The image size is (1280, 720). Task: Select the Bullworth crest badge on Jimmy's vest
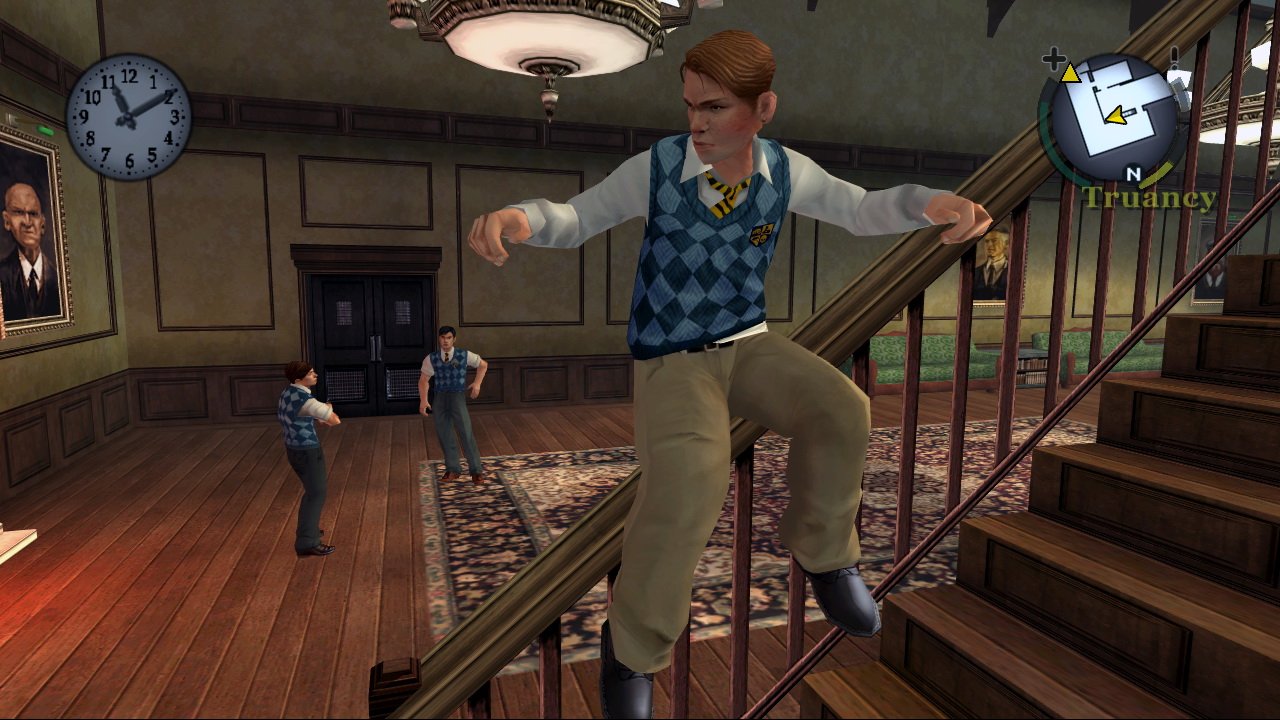click(758, 236)
